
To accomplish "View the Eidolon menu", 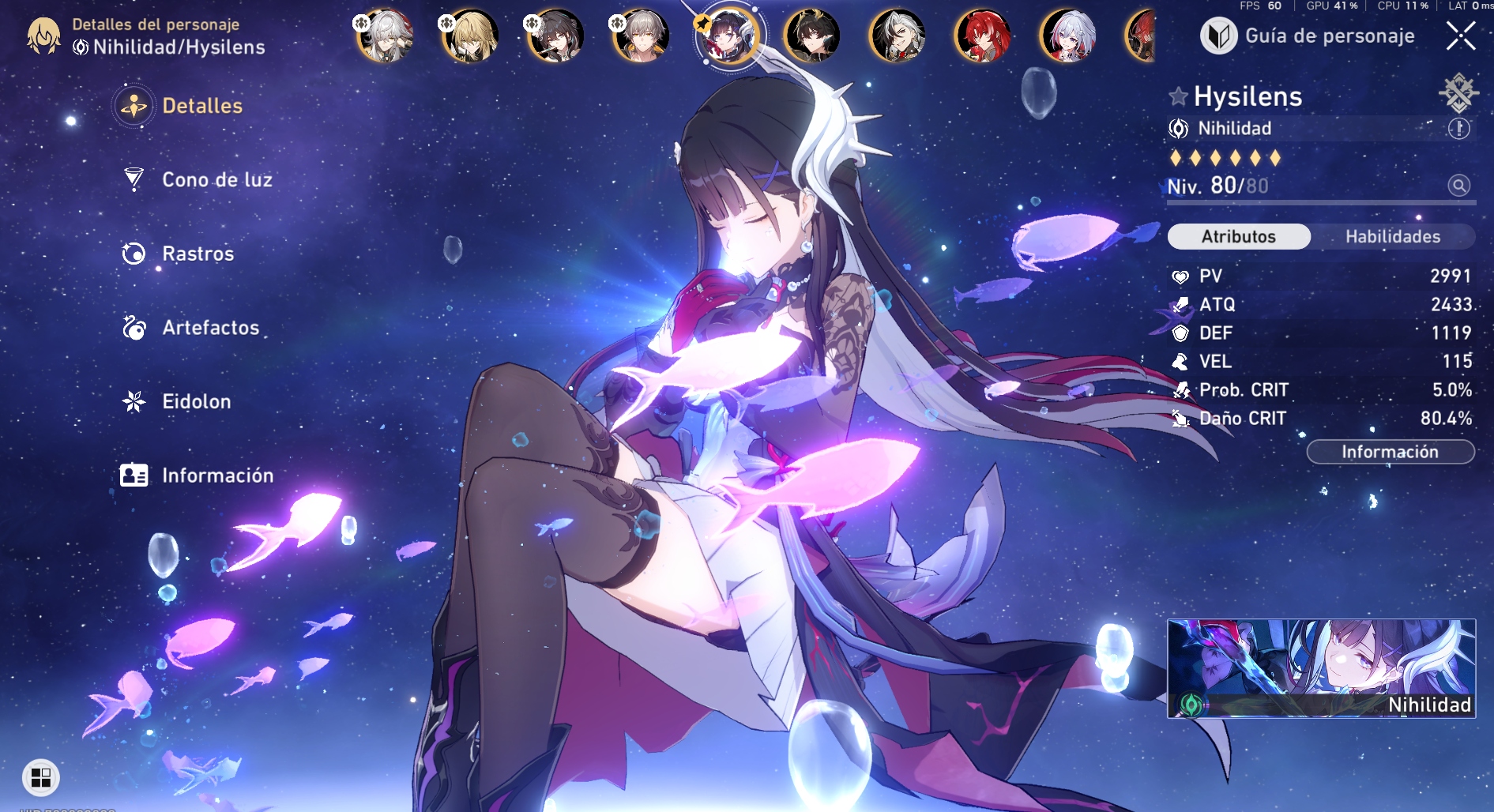I will (x=196, y=401).
